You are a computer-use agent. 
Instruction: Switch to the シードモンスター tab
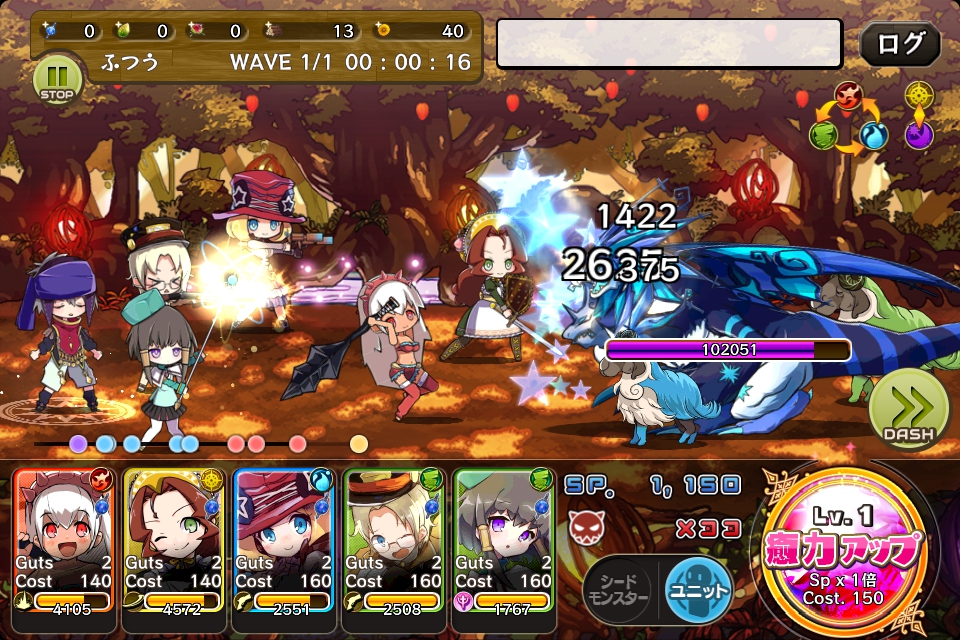click(617, 588)
